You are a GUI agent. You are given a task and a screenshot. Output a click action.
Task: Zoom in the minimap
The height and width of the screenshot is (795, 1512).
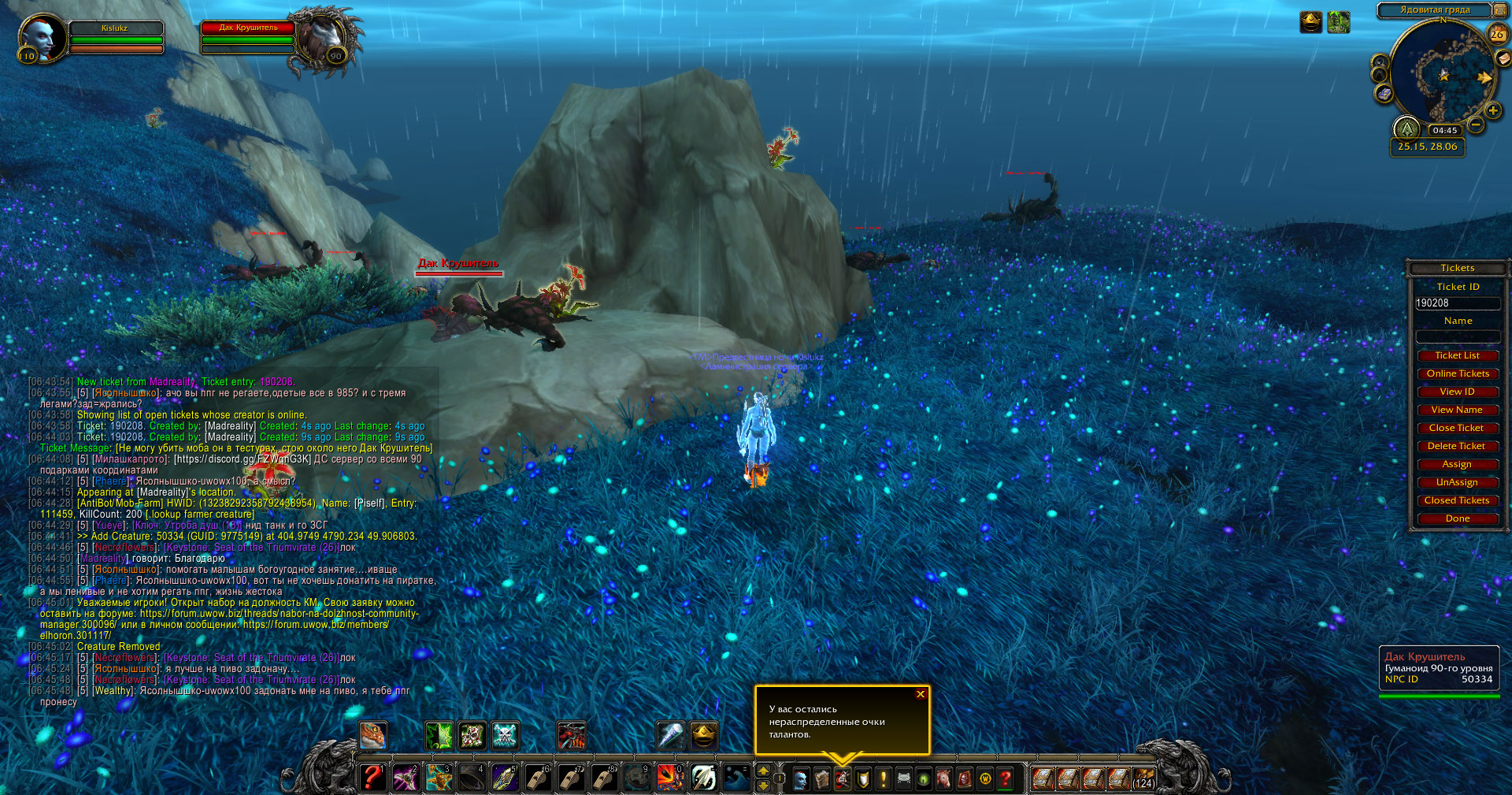tap(1492, 111)
